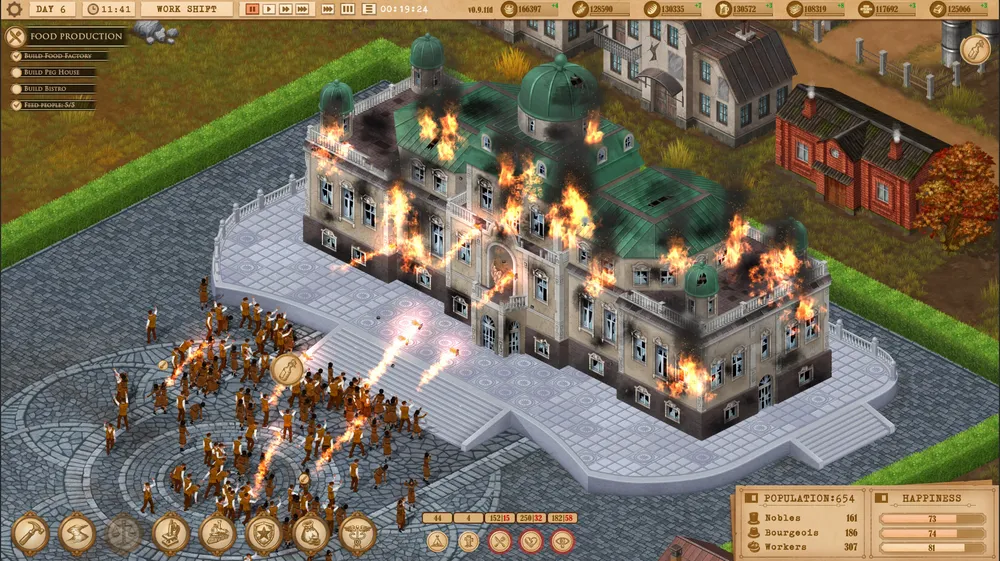Open the three-line list menu button
1000x561 pixels.
click(x=369, y=9)
